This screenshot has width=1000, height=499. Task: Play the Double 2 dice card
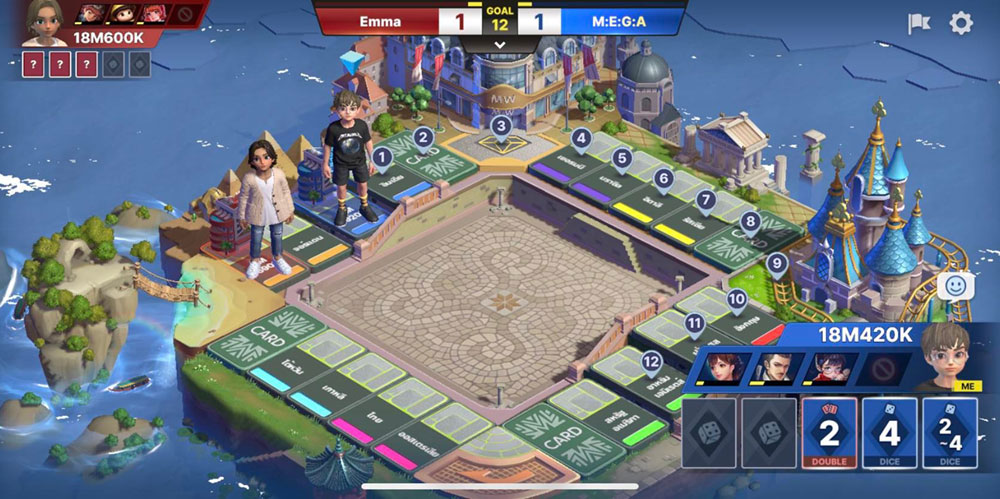[x=829, y=432]
